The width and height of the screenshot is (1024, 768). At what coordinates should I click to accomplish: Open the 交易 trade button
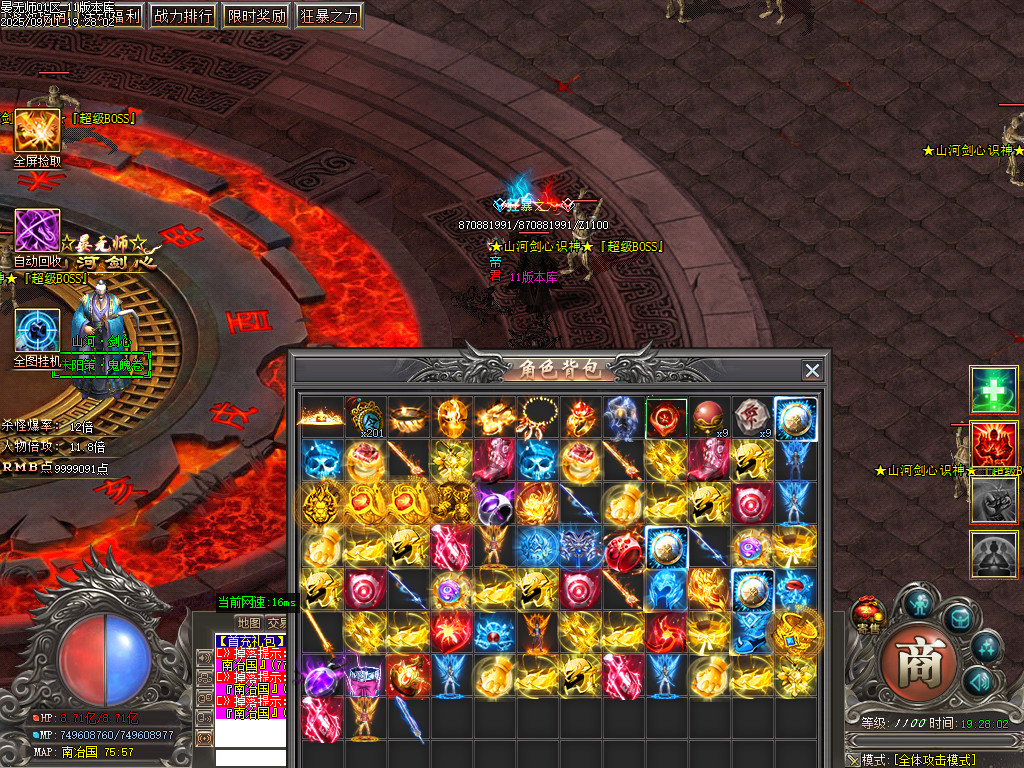[x=277, y=623]
